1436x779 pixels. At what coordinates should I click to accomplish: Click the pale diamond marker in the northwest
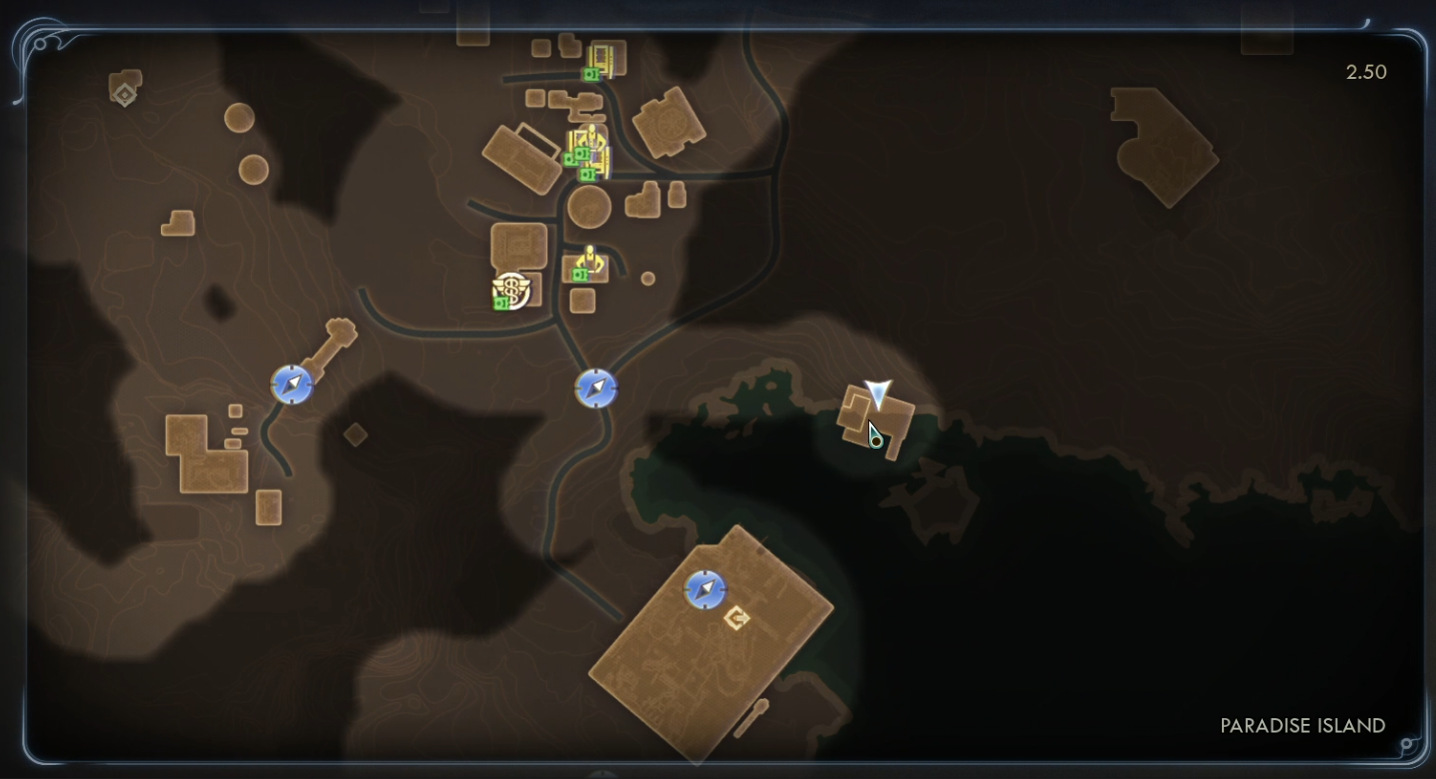124,95
